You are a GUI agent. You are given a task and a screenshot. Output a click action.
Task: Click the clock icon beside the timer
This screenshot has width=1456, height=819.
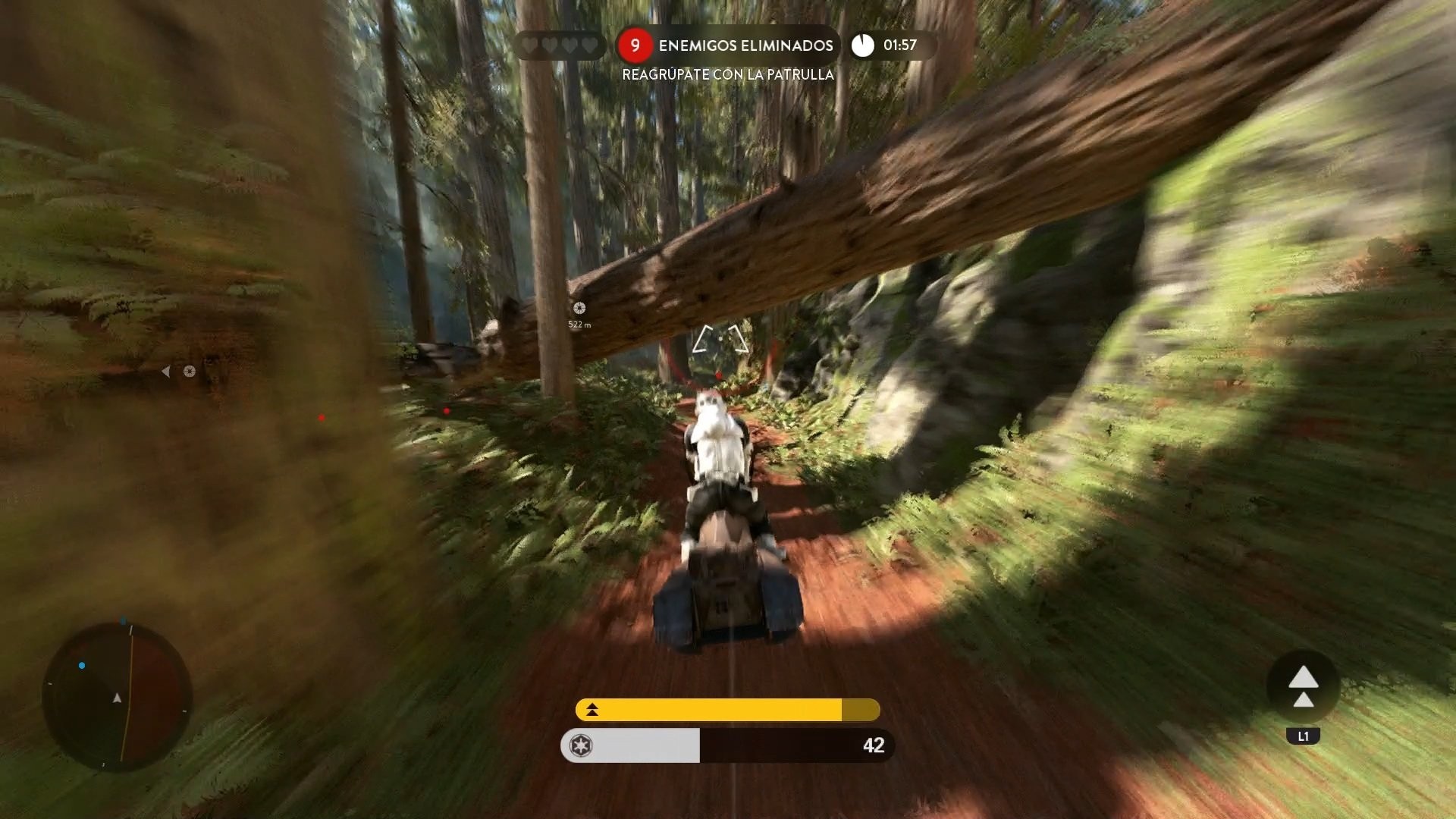point(861,45)
